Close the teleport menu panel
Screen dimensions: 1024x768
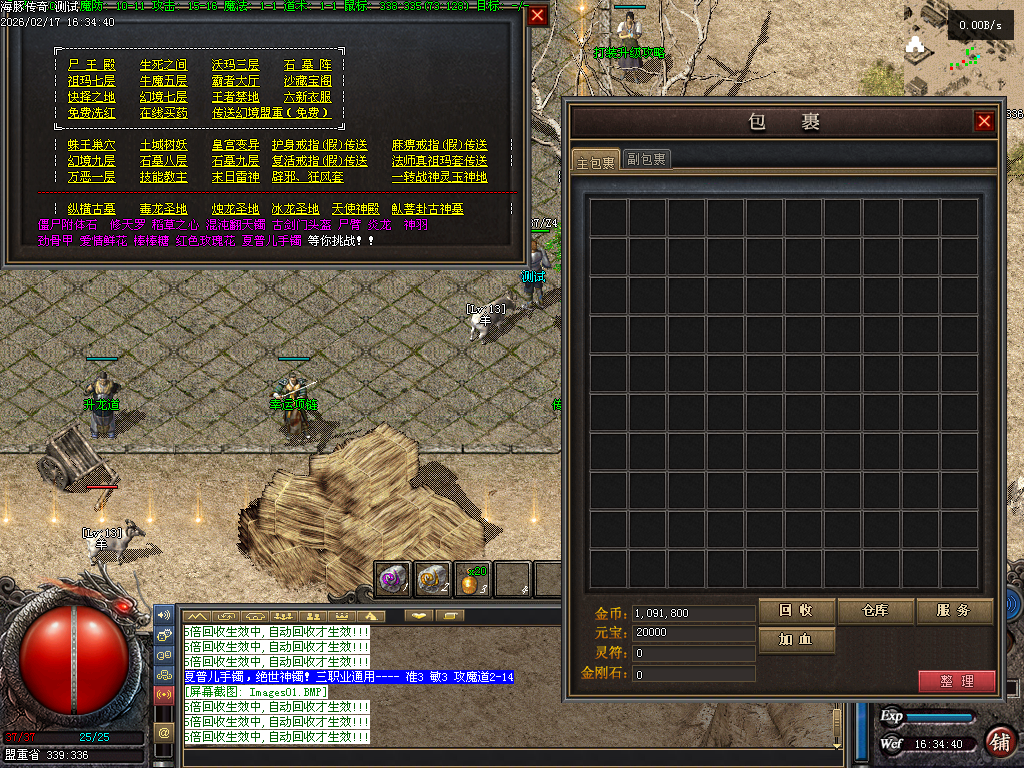coord(538,15)
